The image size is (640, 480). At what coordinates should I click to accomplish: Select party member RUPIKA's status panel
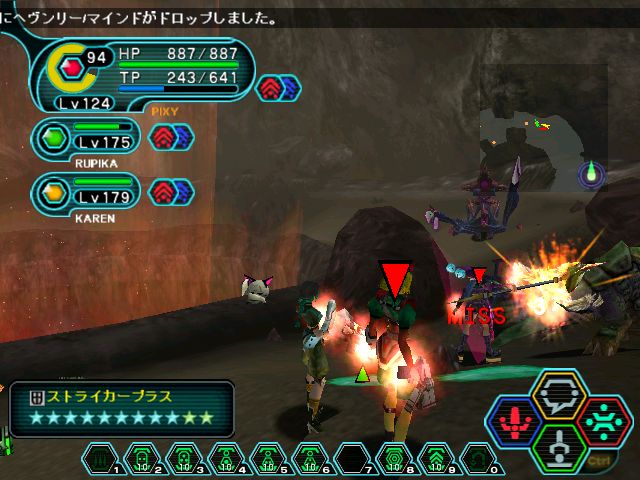(x=88, y=139)
